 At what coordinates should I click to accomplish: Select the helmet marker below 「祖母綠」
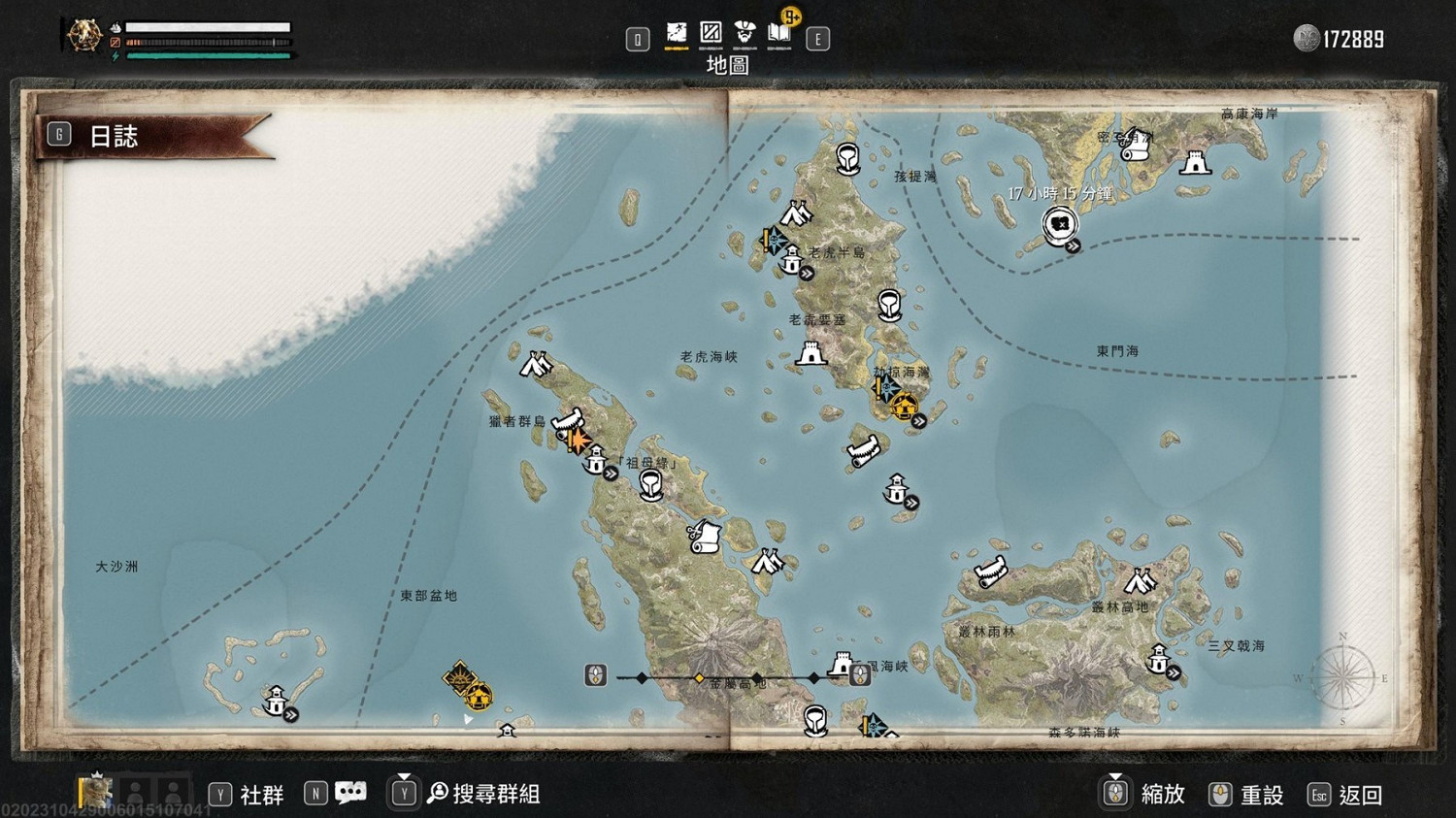click(x=651, y=484)
